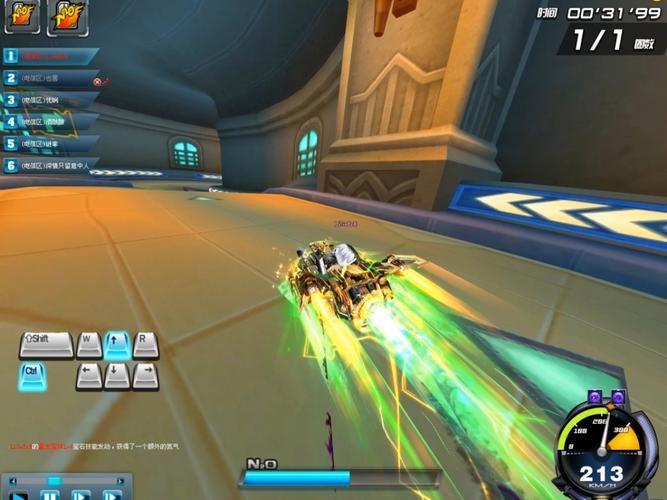Screen dimensions: 667x500
Task: Select the rank 6 racer row
Action: pyautogui.click(x=48, y=165)
